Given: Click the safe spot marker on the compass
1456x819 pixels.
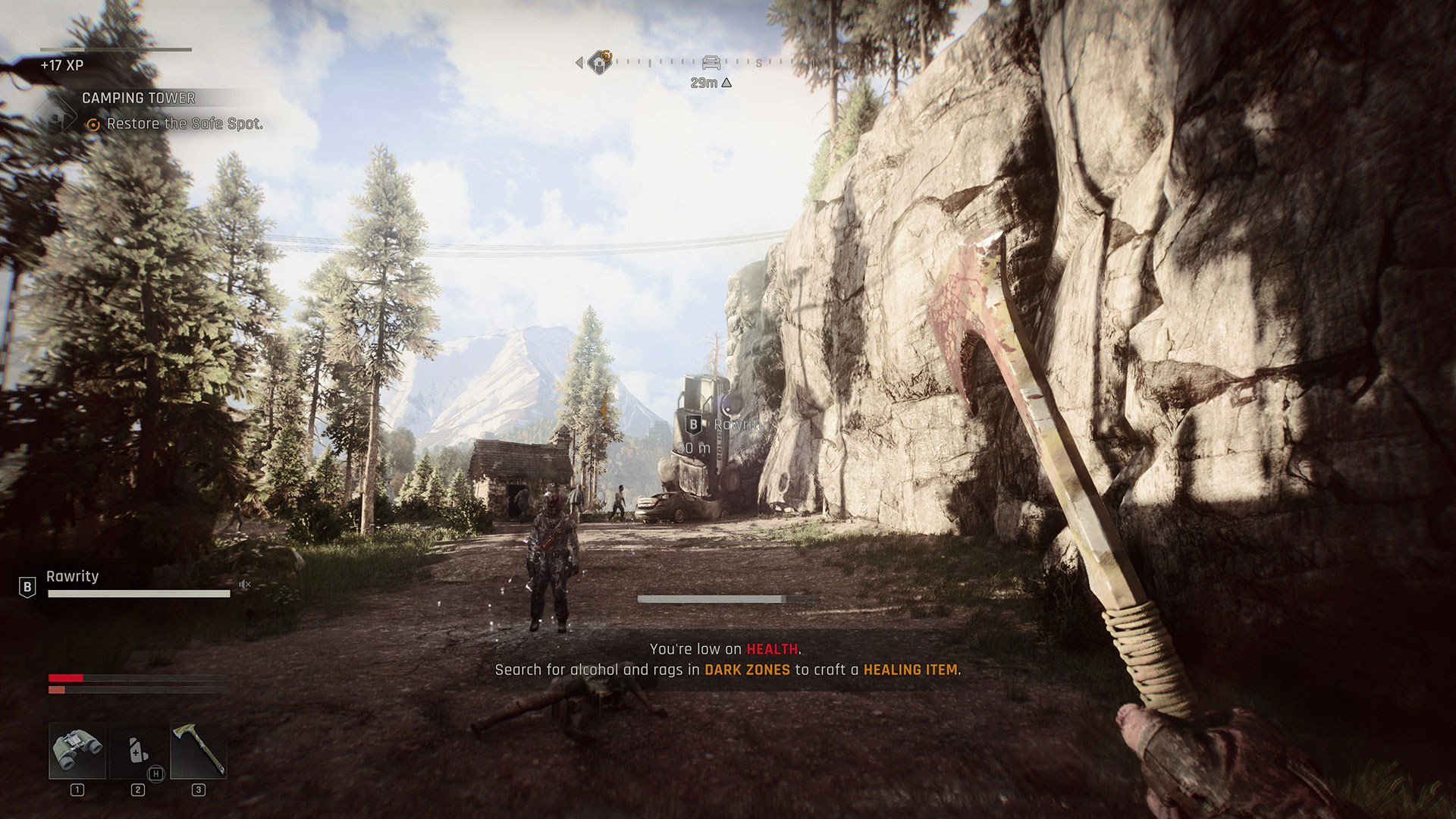Looking at the screenshot, I should tap(600, 62).
